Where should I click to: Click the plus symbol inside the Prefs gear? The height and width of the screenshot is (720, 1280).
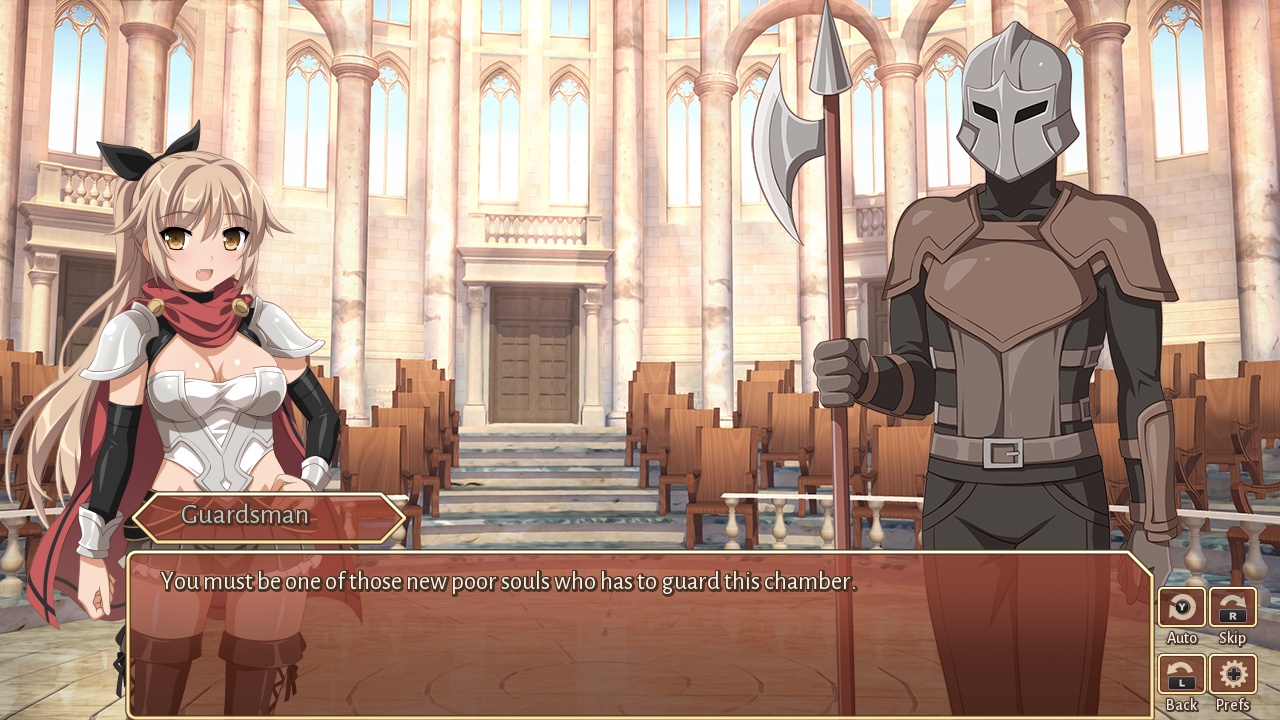tap(1233, 671)
